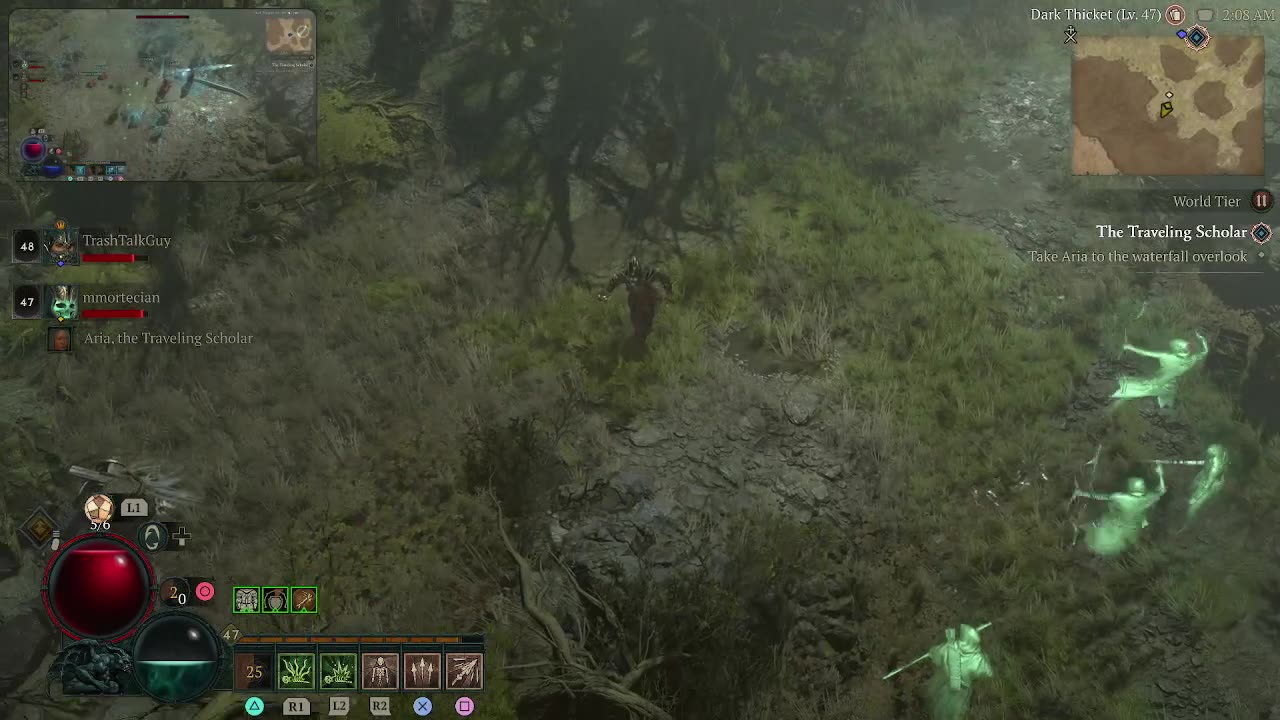This screenshot has height=720, width=1280.
Task: Activate the Bone Spear skill mapped to Square
Action: (x=464, y=670)
